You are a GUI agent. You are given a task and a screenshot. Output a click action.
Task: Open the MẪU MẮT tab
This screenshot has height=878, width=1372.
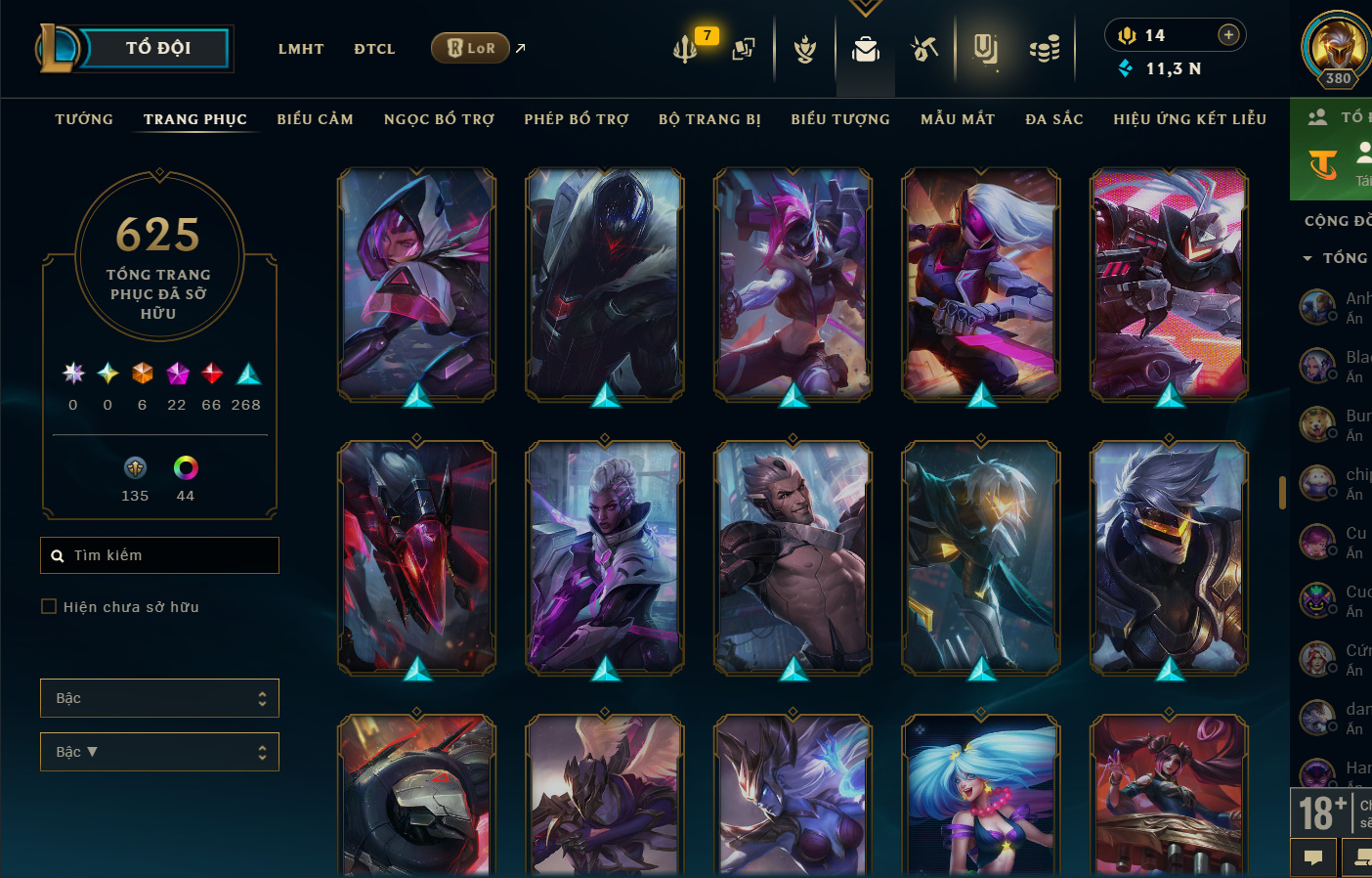coord(958,119)
